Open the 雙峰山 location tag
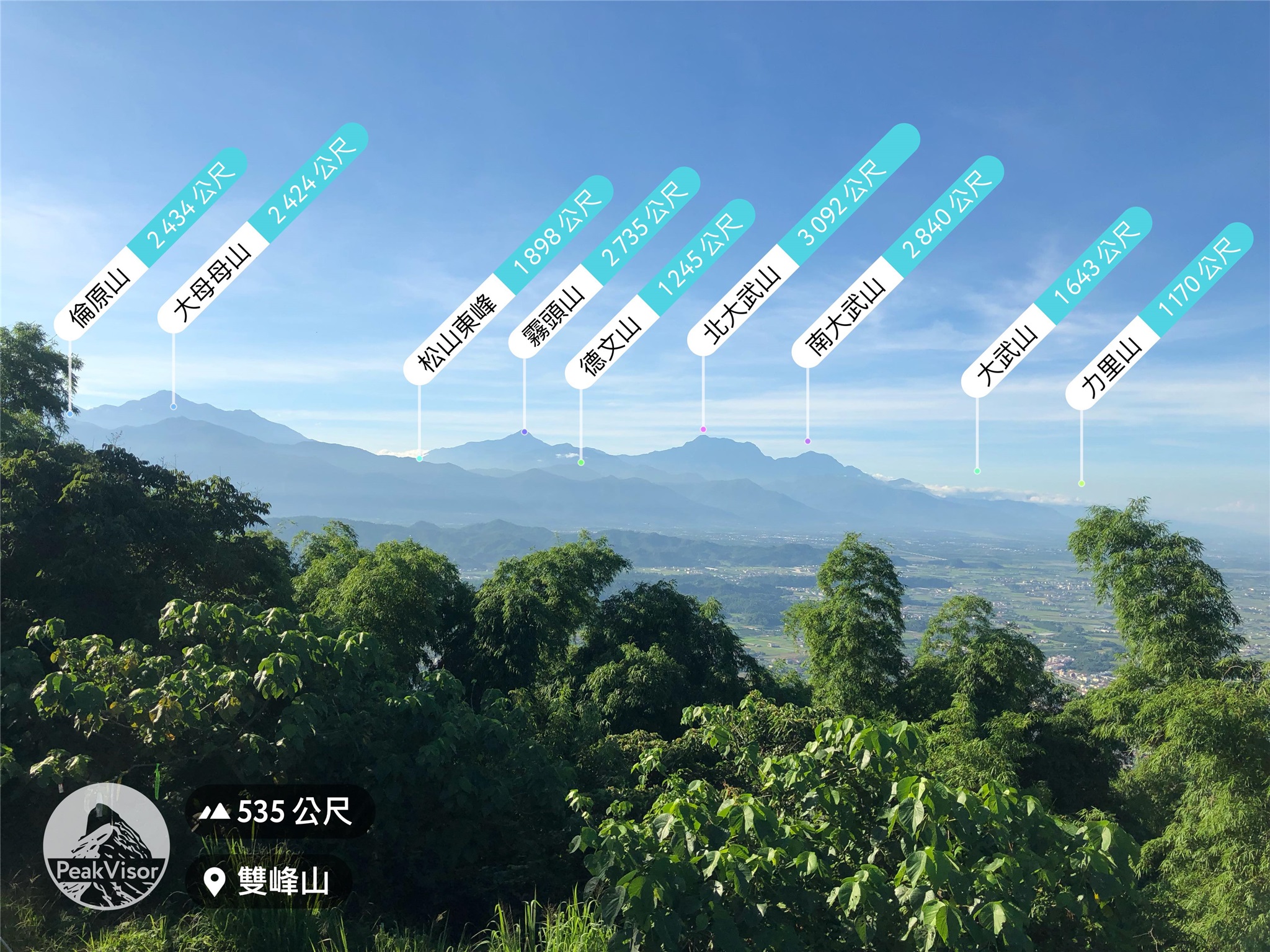The width and height of the screenshot is (1270, 952). click(x=269, y=881)
